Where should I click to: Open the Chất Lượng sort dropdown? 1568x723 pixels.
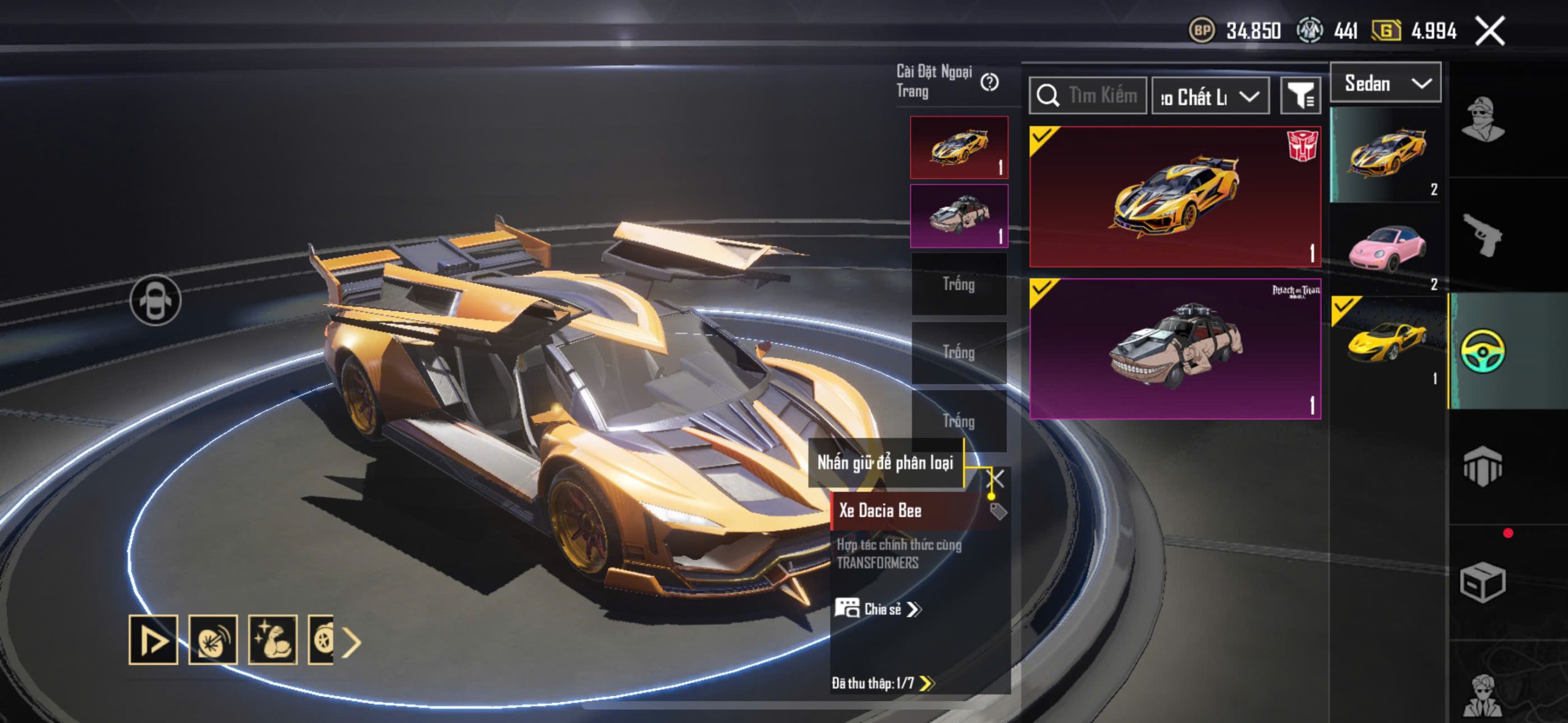tap(1210, 97)
